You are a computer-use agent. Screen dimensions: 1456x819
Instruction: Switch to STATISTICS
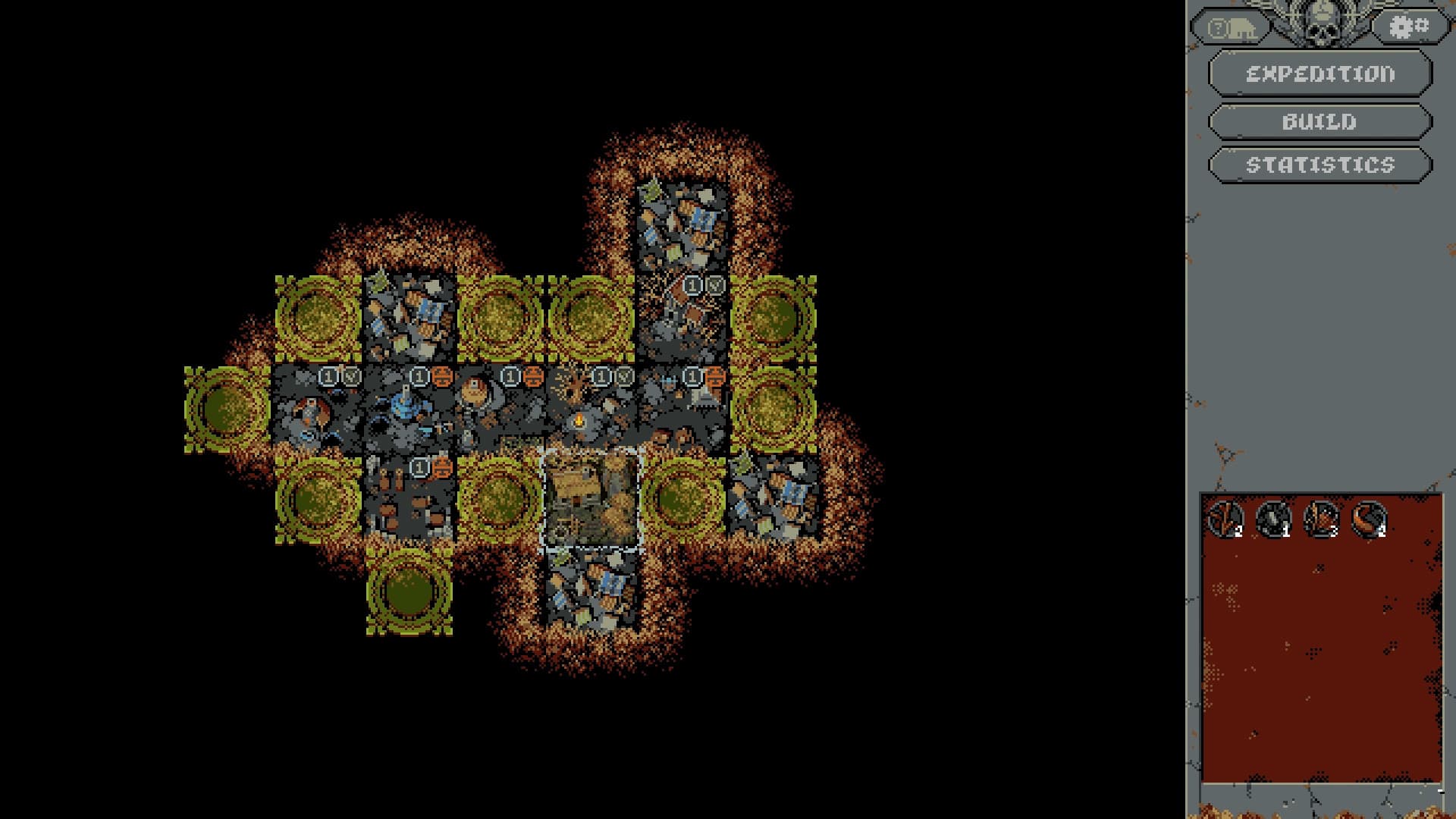click(x=1319, y=165)
